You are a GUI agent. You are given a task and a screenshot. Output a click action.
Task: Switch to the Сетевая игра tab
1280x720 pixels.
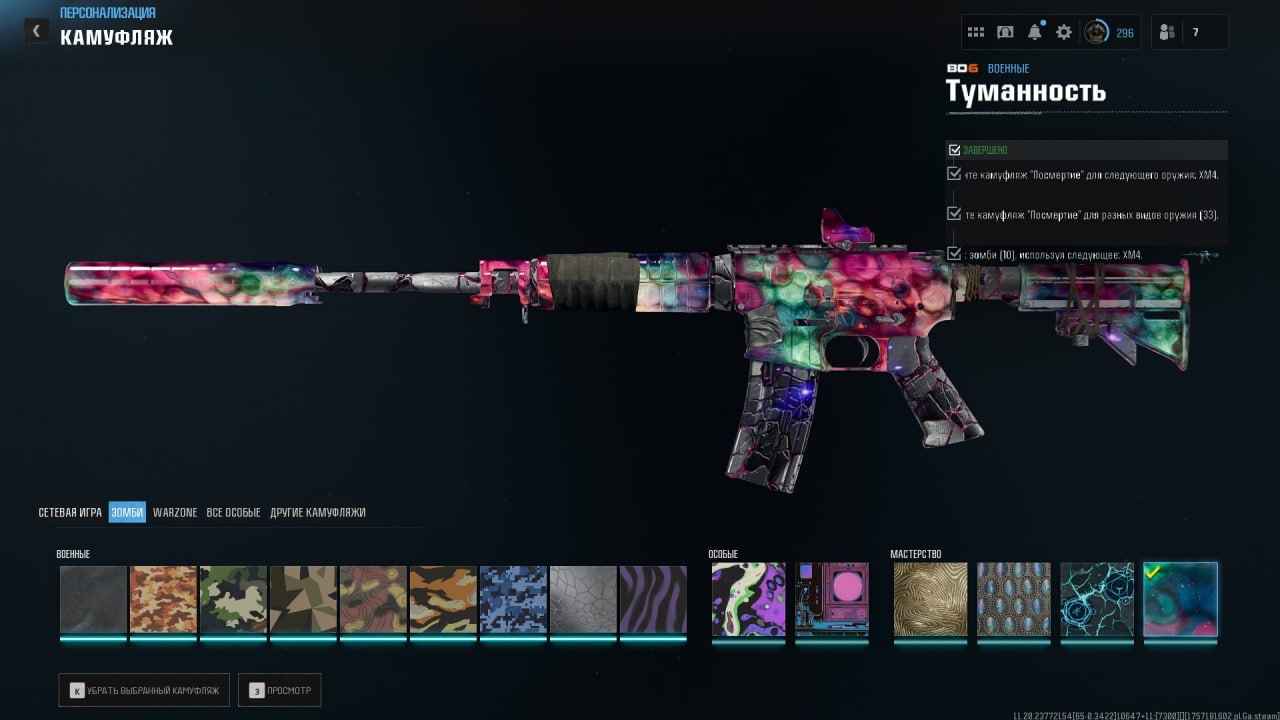coord(70,512)
